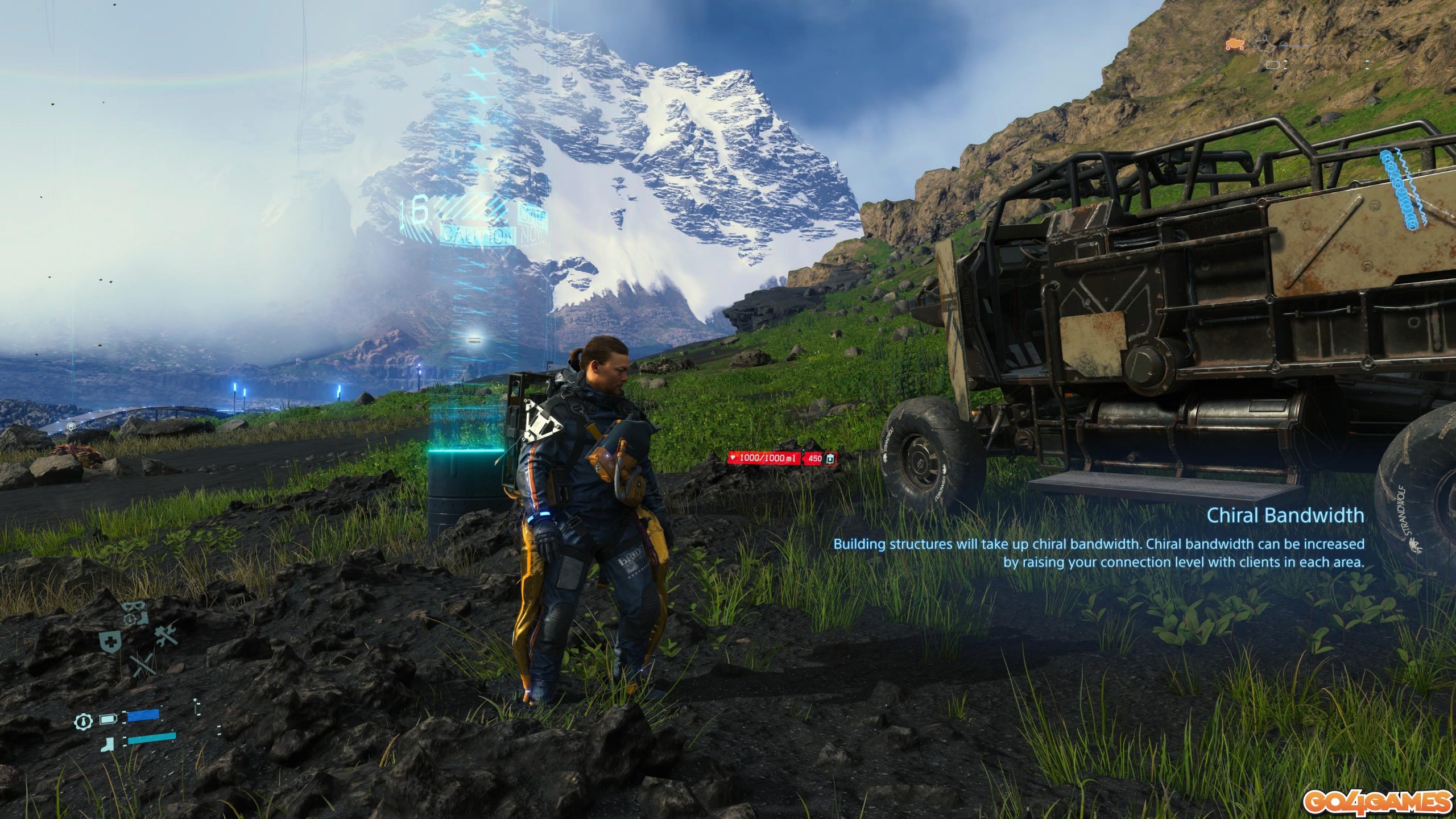Select the goggles equipment icon
The height and width of the screenshot is (819, 1456).
pos(137,612)
